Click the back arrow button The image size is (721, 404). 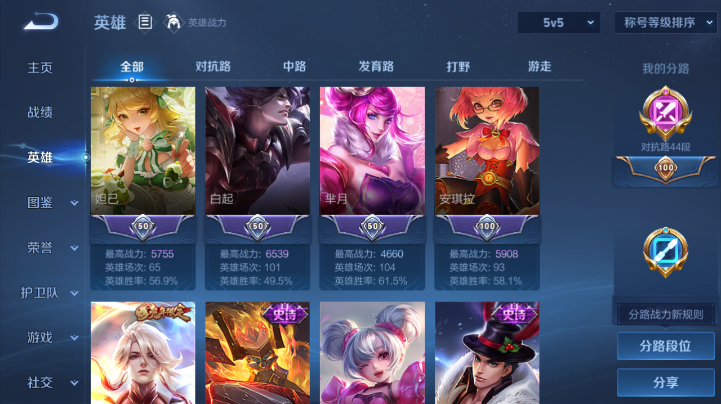[40, 22]
